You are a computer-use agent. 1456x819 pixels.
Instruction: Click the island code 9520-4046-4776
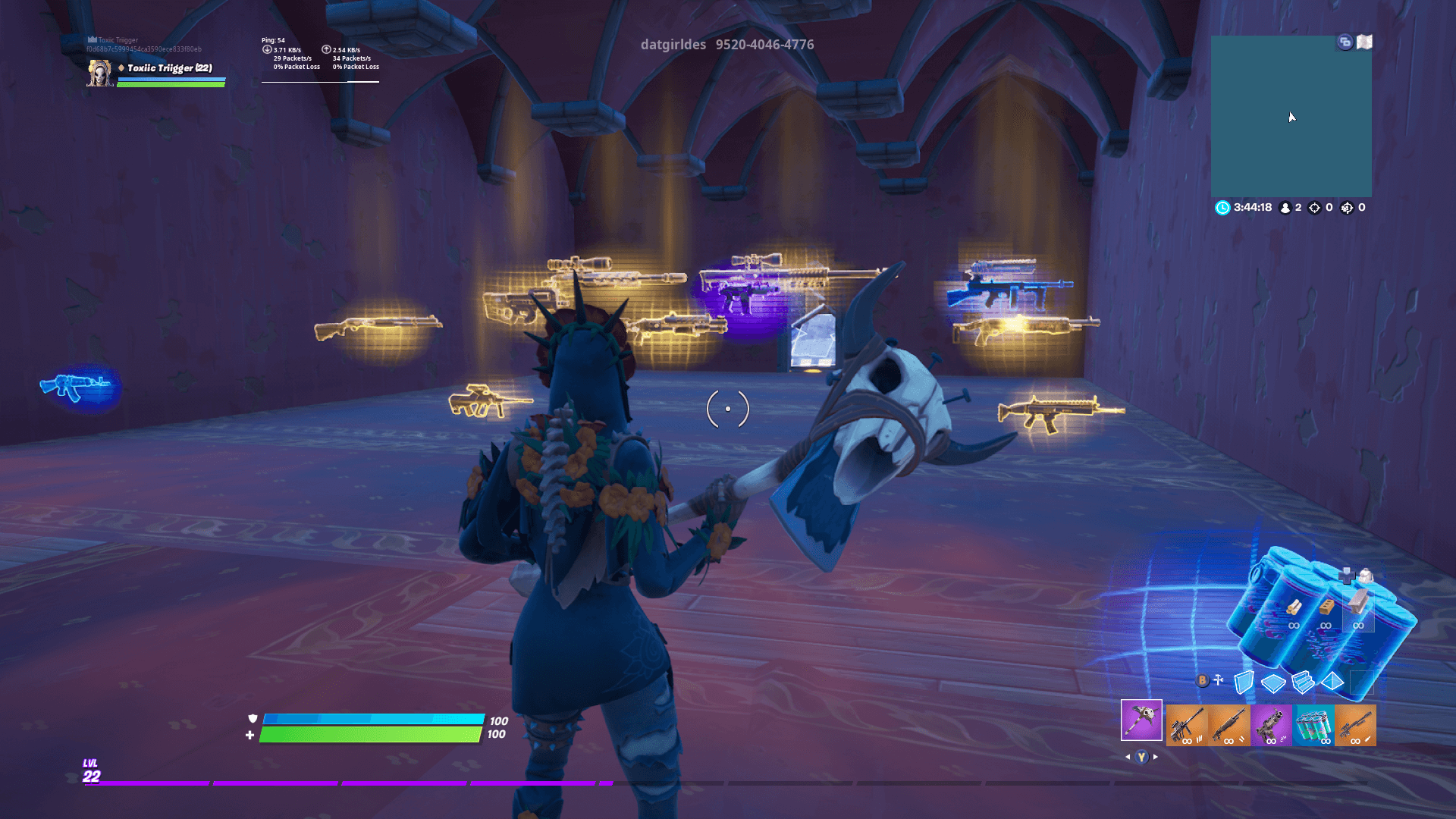(764, 45)
